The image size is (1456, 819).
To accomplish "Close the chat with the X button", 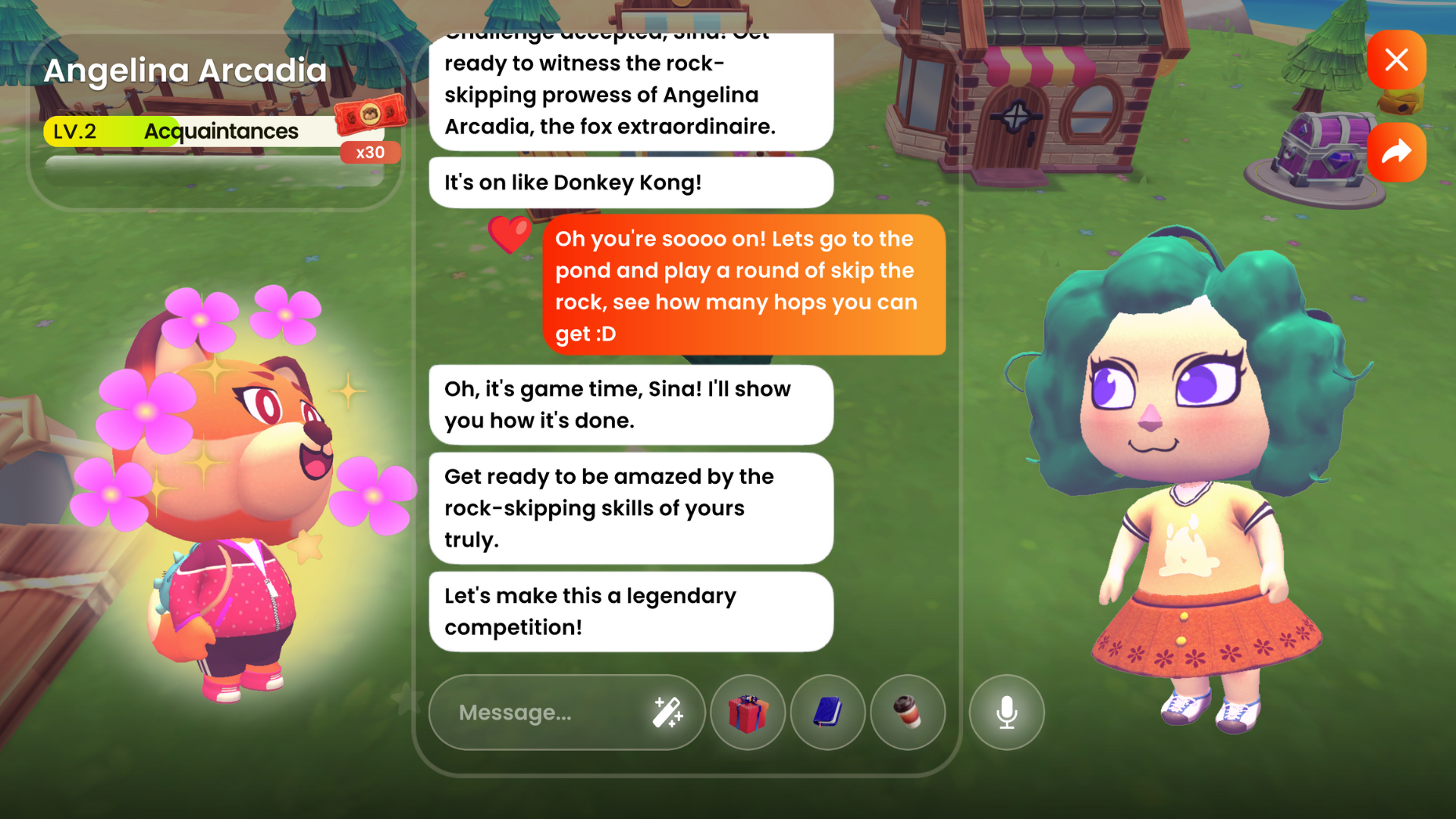I will [x=1397, y=60].
